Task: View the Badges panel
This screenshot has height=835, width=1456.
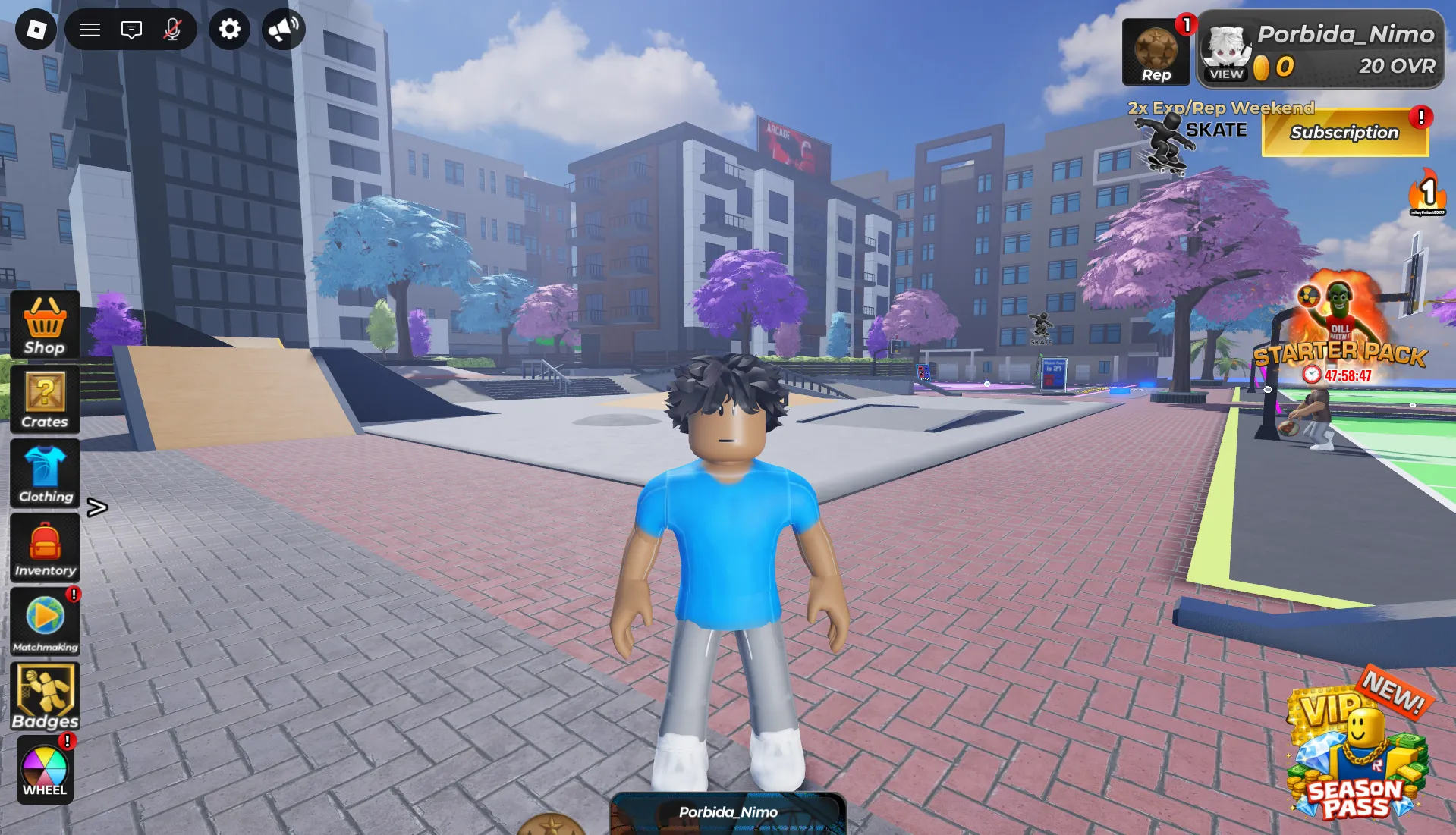Action: click(45, 696)
